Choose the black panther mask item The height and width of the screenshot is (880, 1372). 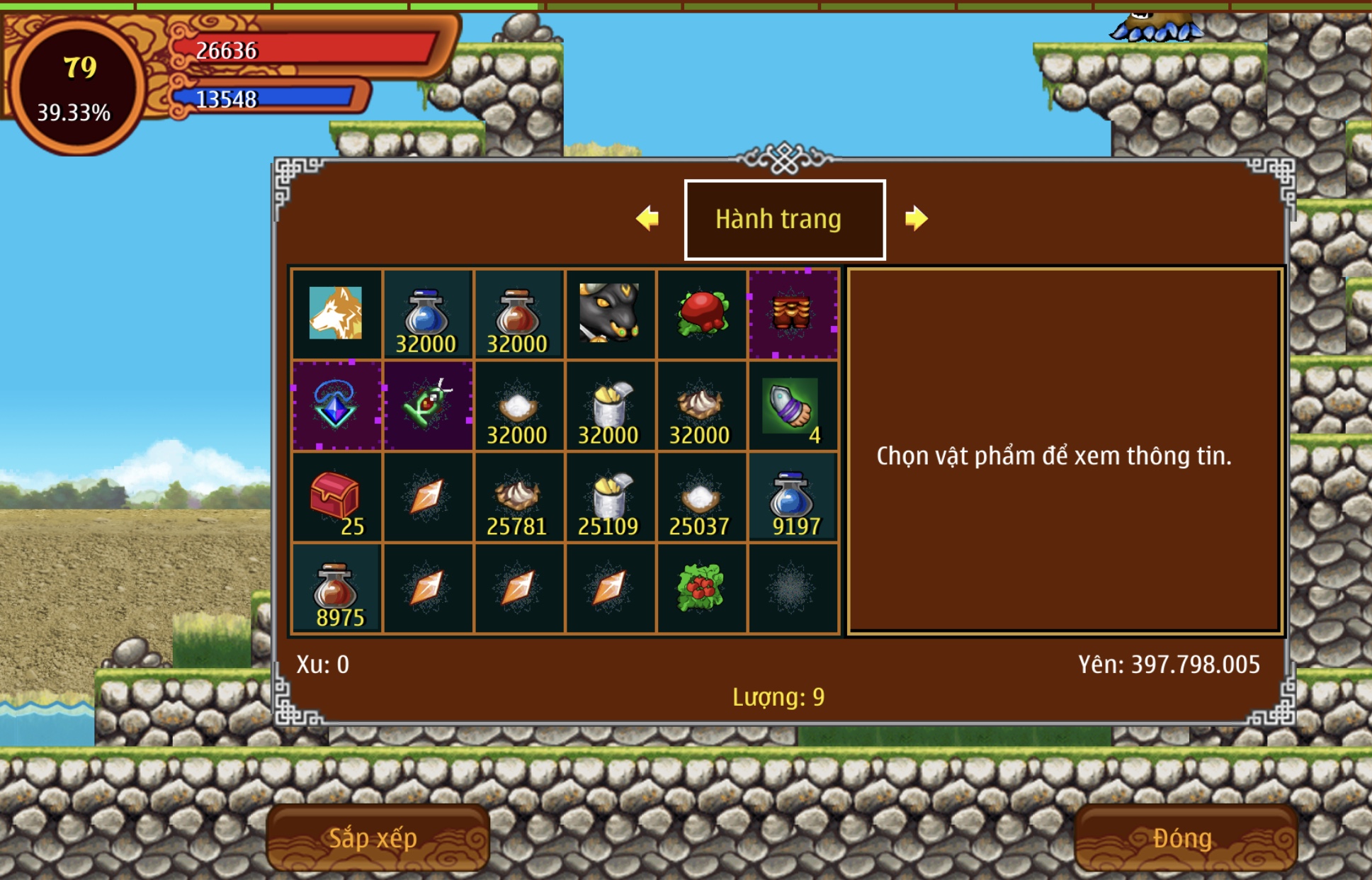tap(609, 314)
